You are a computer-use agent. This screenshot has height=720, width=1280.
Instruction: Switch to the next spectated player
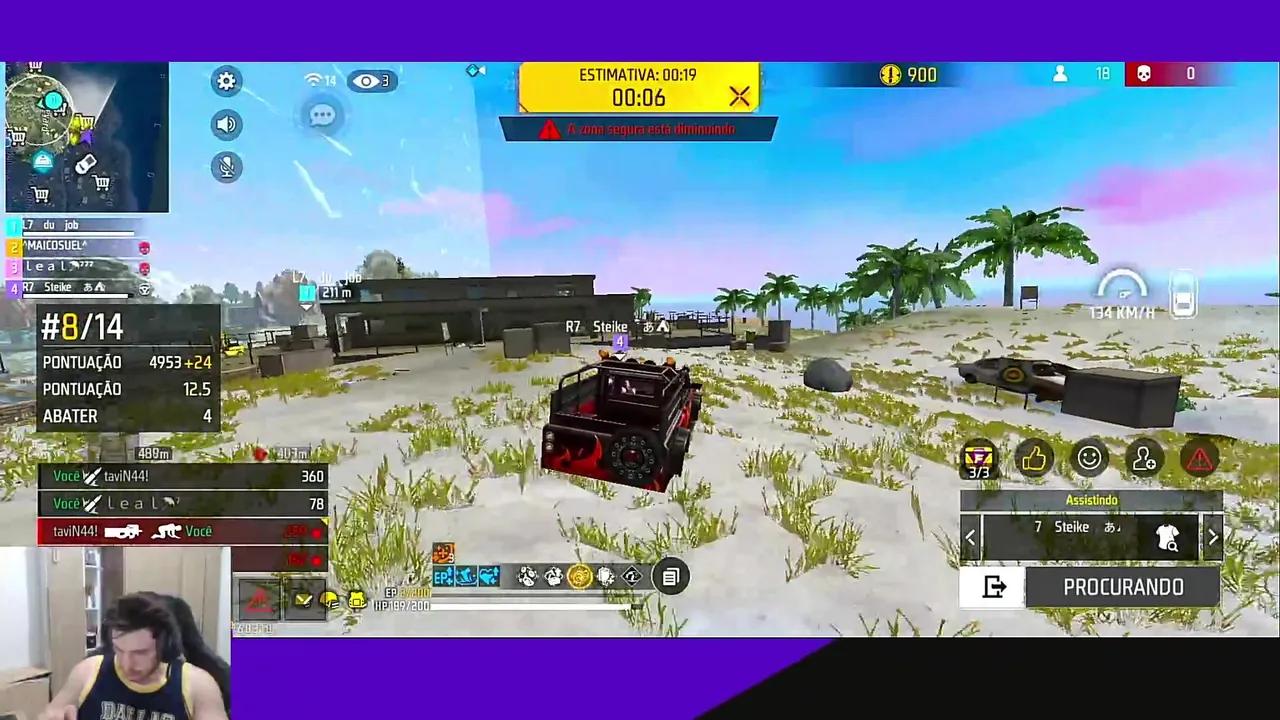coord(1213,538)
